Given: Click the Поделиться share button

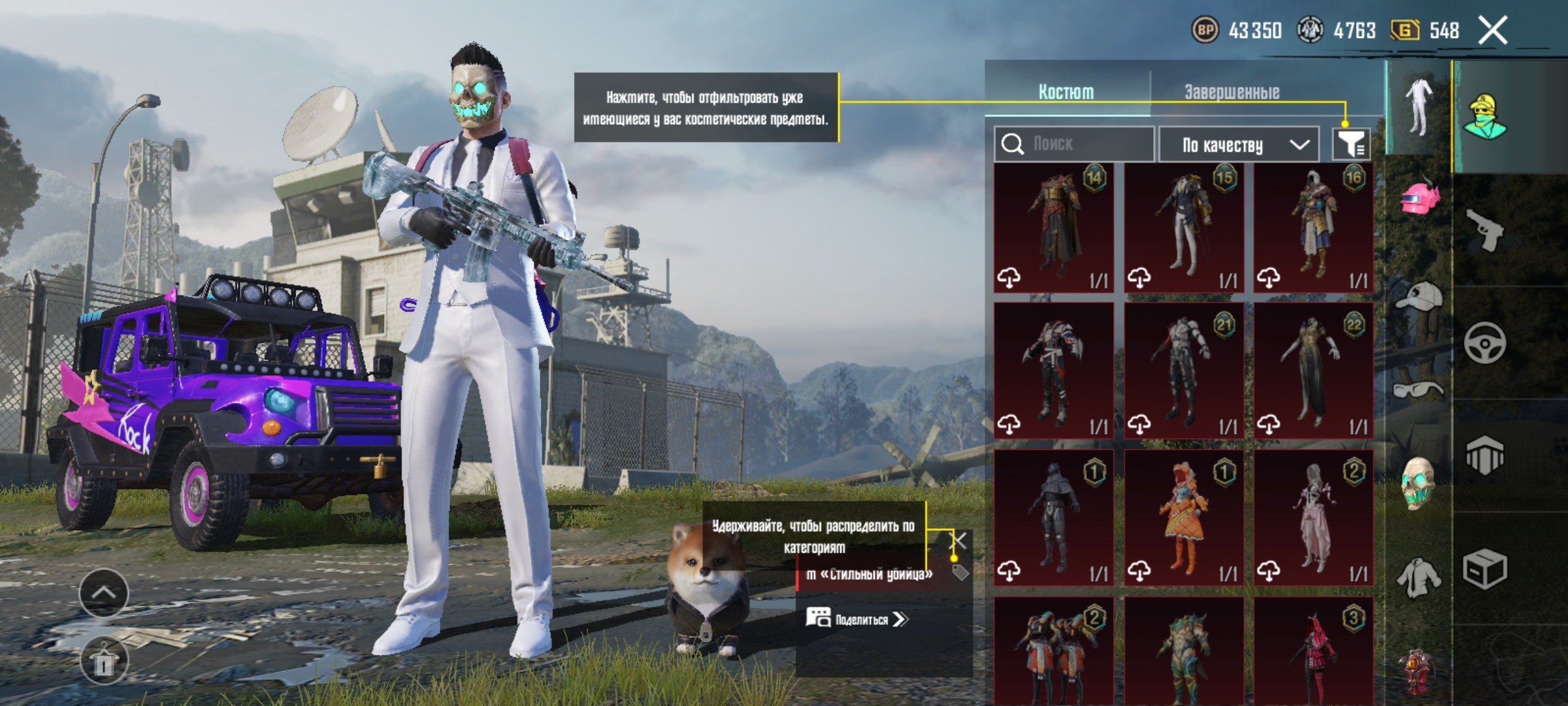Looking at the screenshot, I should (x=857, y=619).
